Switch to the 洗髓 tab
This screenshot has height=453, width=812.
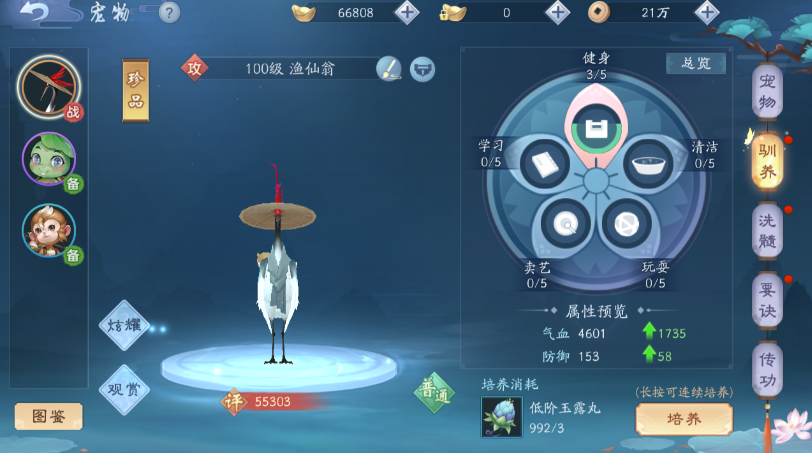[x=767, y=230]
